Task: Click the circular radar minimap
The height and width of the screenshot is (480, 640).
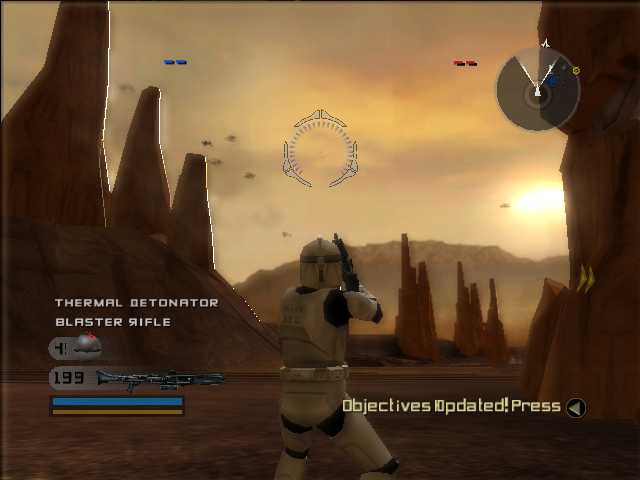Action: pyautogui.click(x=538, y=89)
